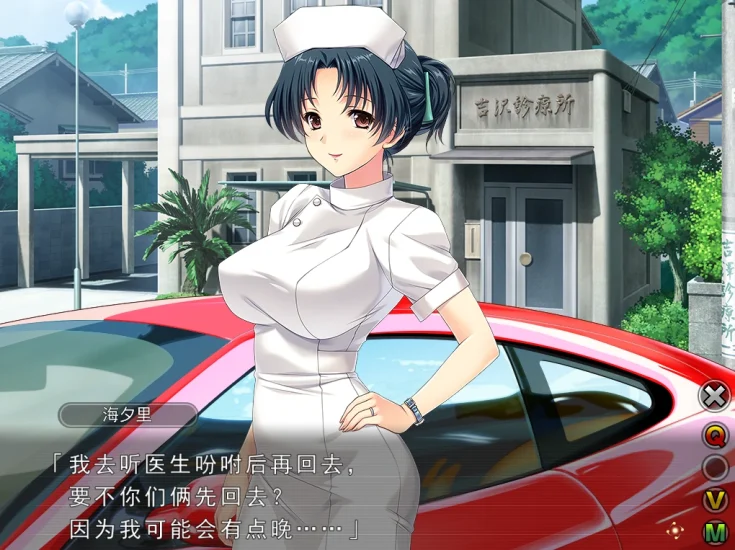Click the yellow V button
The height and width of the screenshot is (550, 735).
point(714,500)
